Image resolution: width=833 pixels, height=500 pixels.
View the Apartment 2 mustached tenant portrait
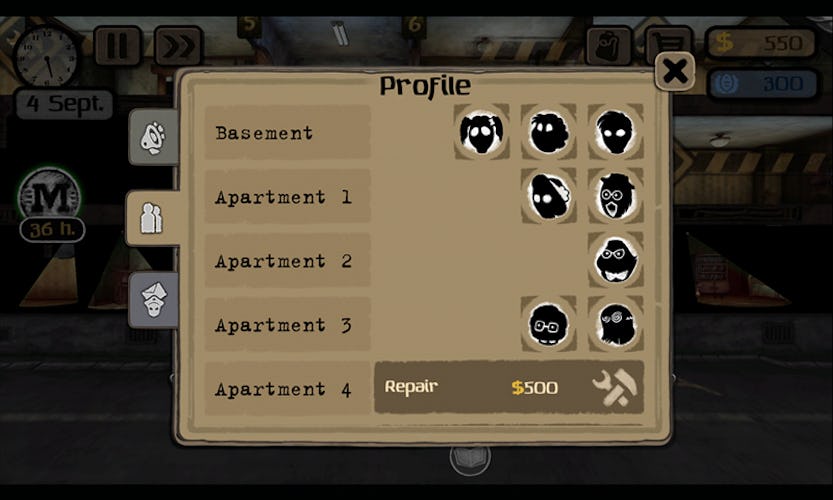point(615,260)
